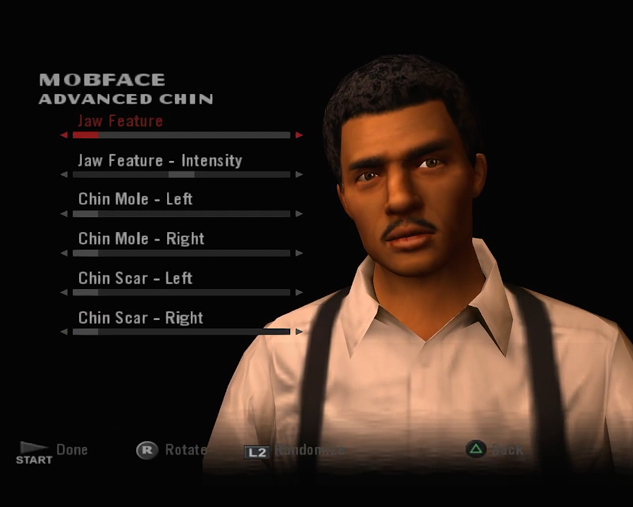The height and width of the screenshot is (507, 633).
Task: Pick the Chin Mole - Right entry
Action: coord(141,239)
